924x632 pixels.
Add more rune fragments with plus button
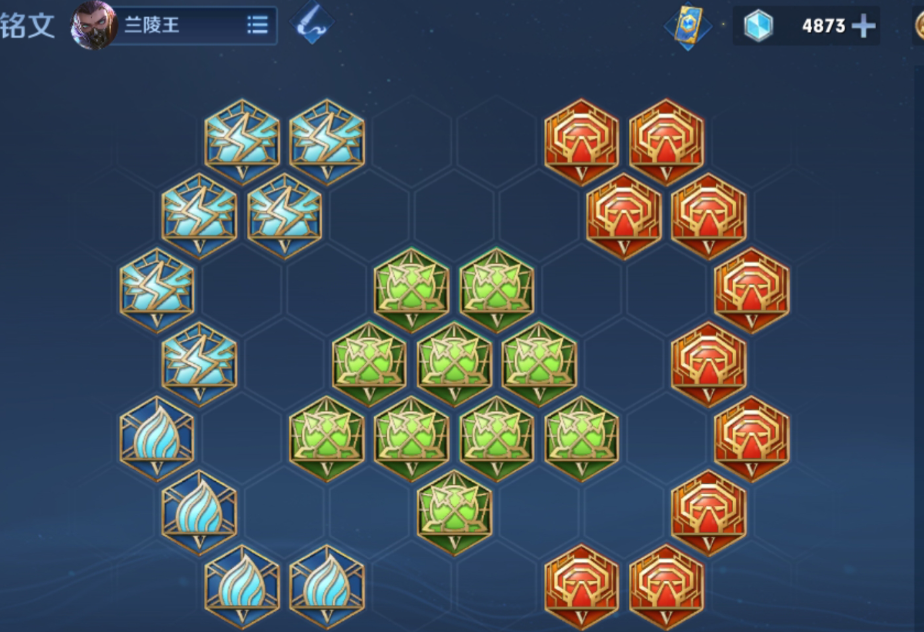point(863,26)
